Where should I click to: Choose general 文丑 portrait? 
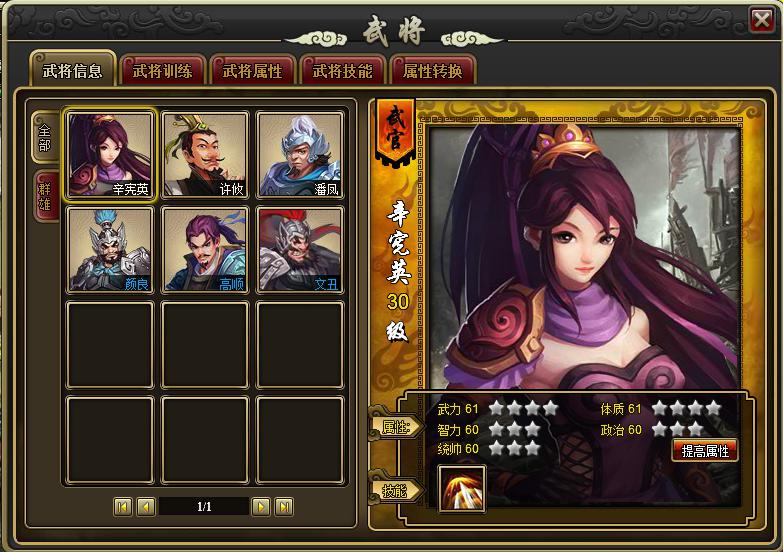click(x=300, y=250)
